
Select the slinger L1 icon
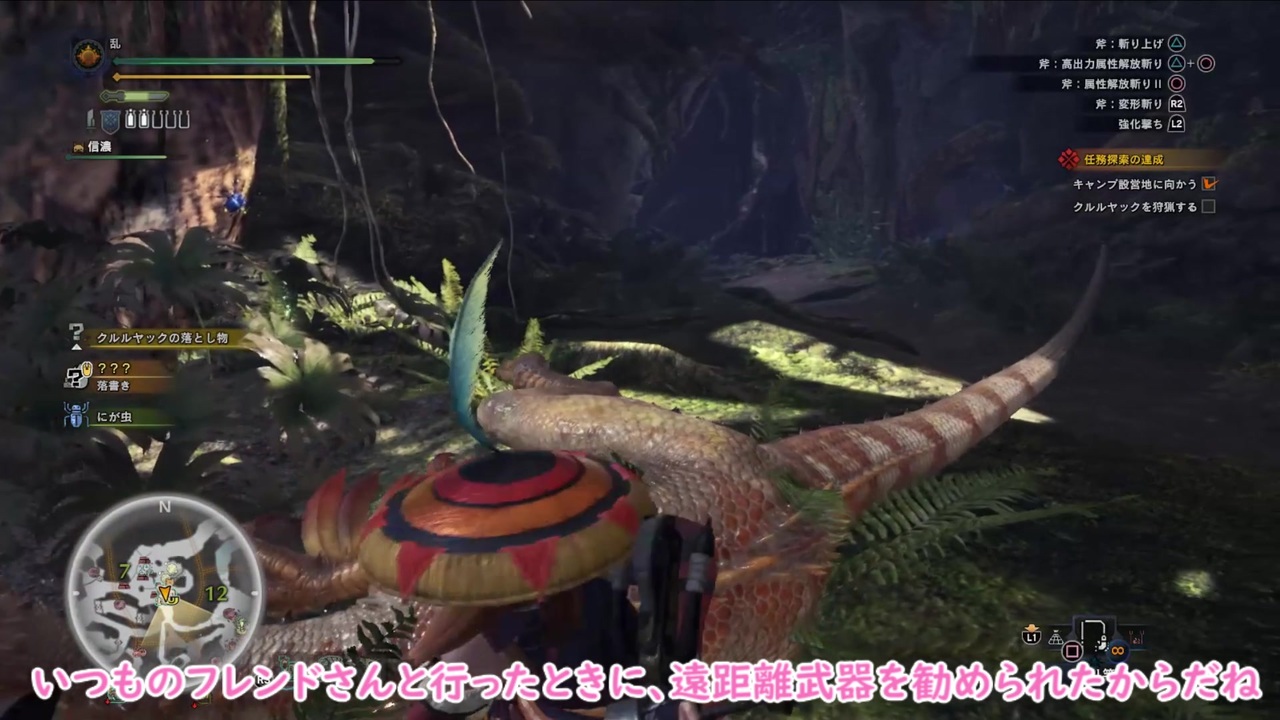[x=1031, y=636]
